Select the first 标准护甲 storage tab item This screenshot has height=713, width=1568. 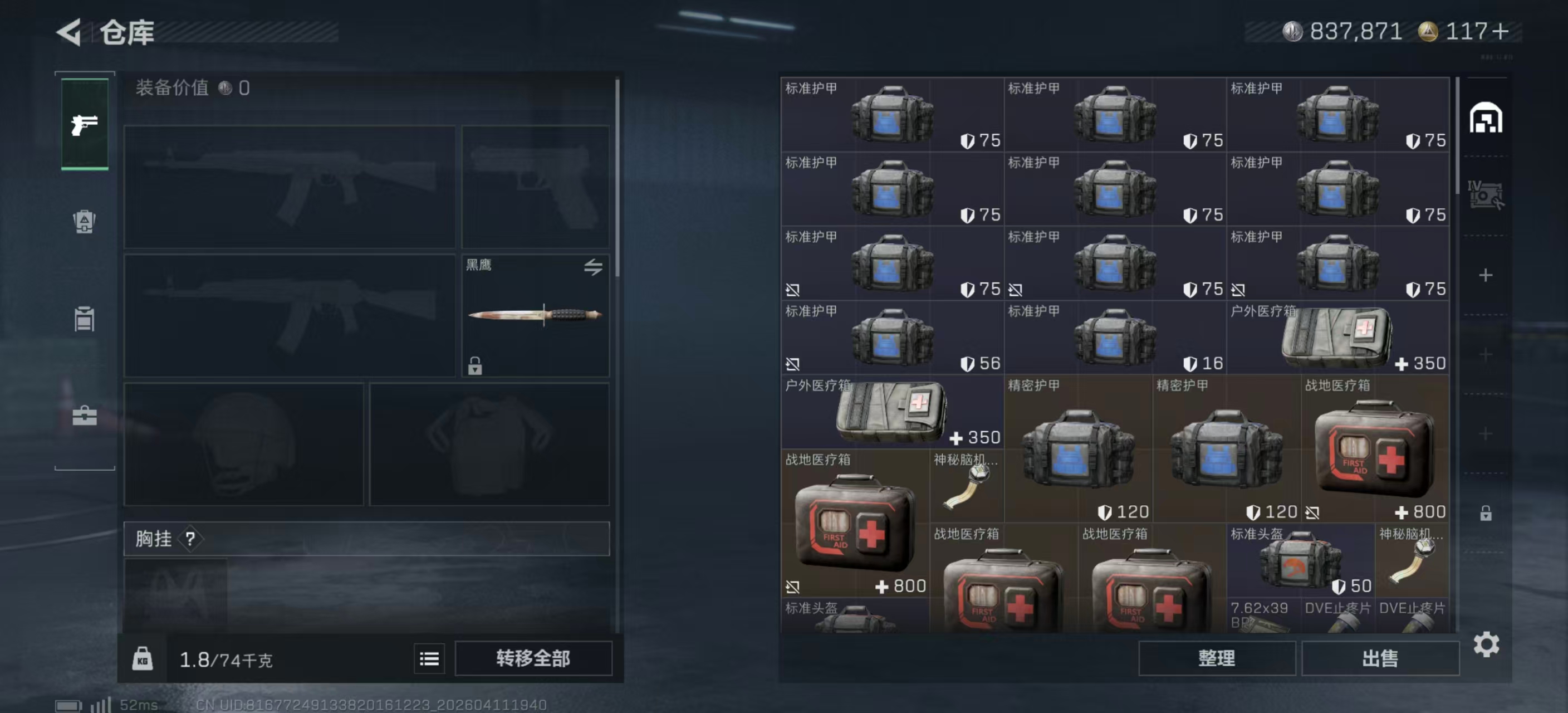pos(890,113)
